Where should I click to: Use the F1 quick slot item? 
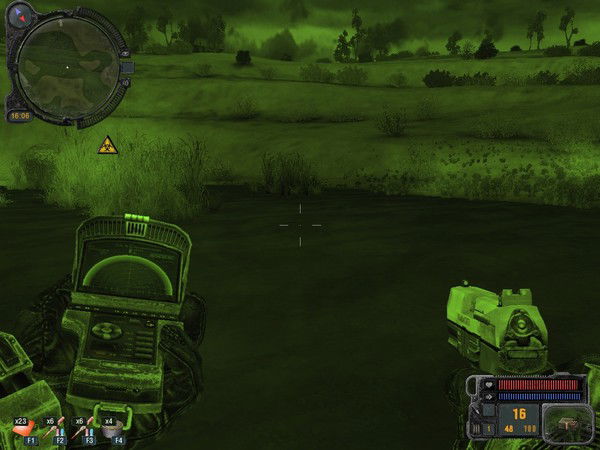[x=26, y=431]
